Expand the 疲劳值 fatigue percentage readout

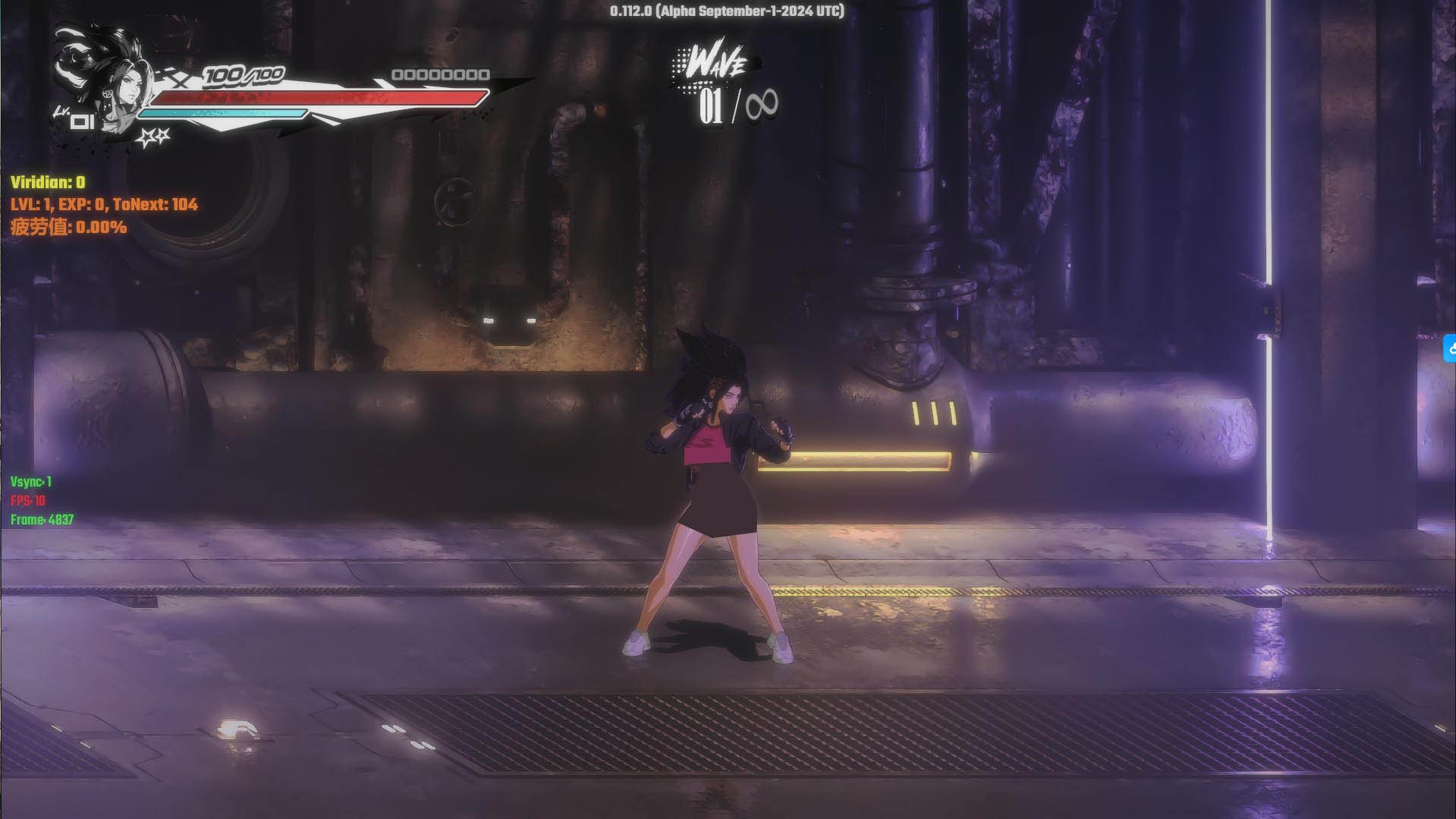tap(67, 226)
